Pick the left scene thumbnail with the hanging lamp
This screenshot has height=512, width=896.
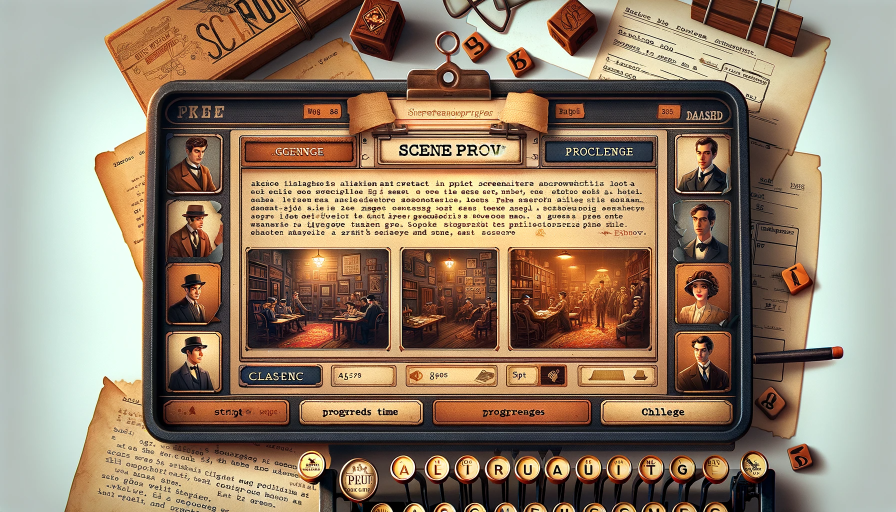click(316, 298)
